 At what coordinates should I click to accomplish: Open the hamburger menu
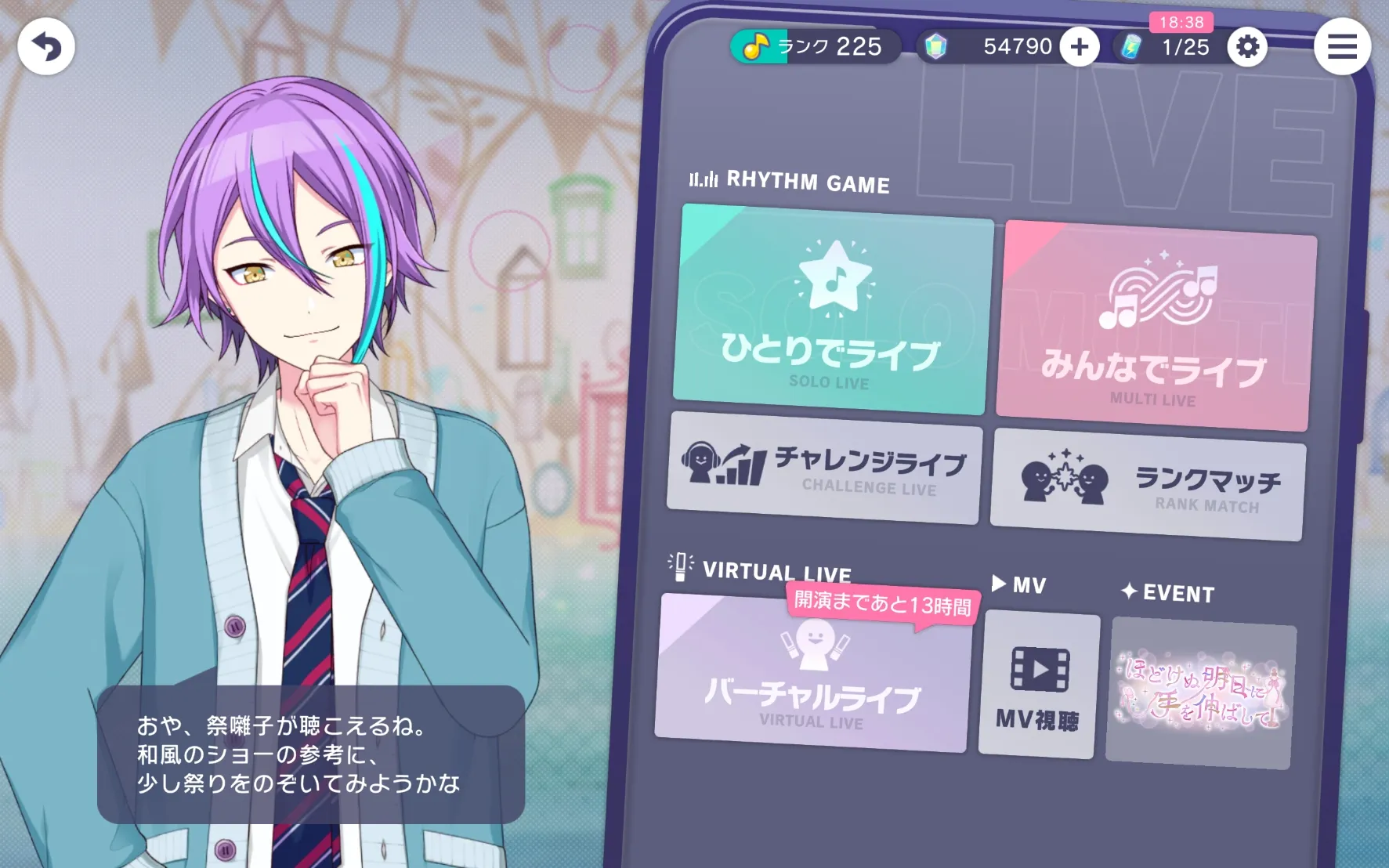tap(1341, 47)
